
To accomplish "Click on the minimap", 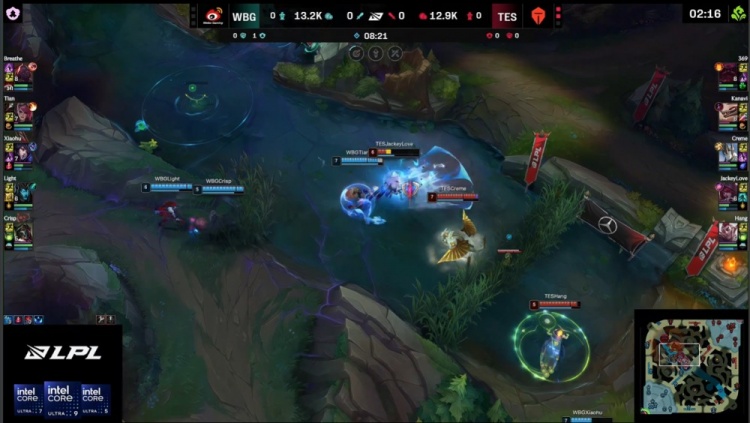I will (691, 365).
